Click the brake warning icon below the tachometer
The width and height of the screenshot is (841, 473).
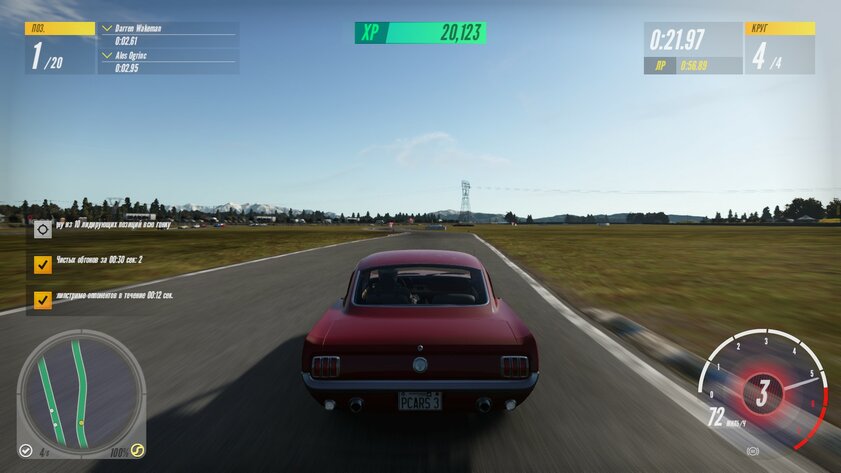752,451
